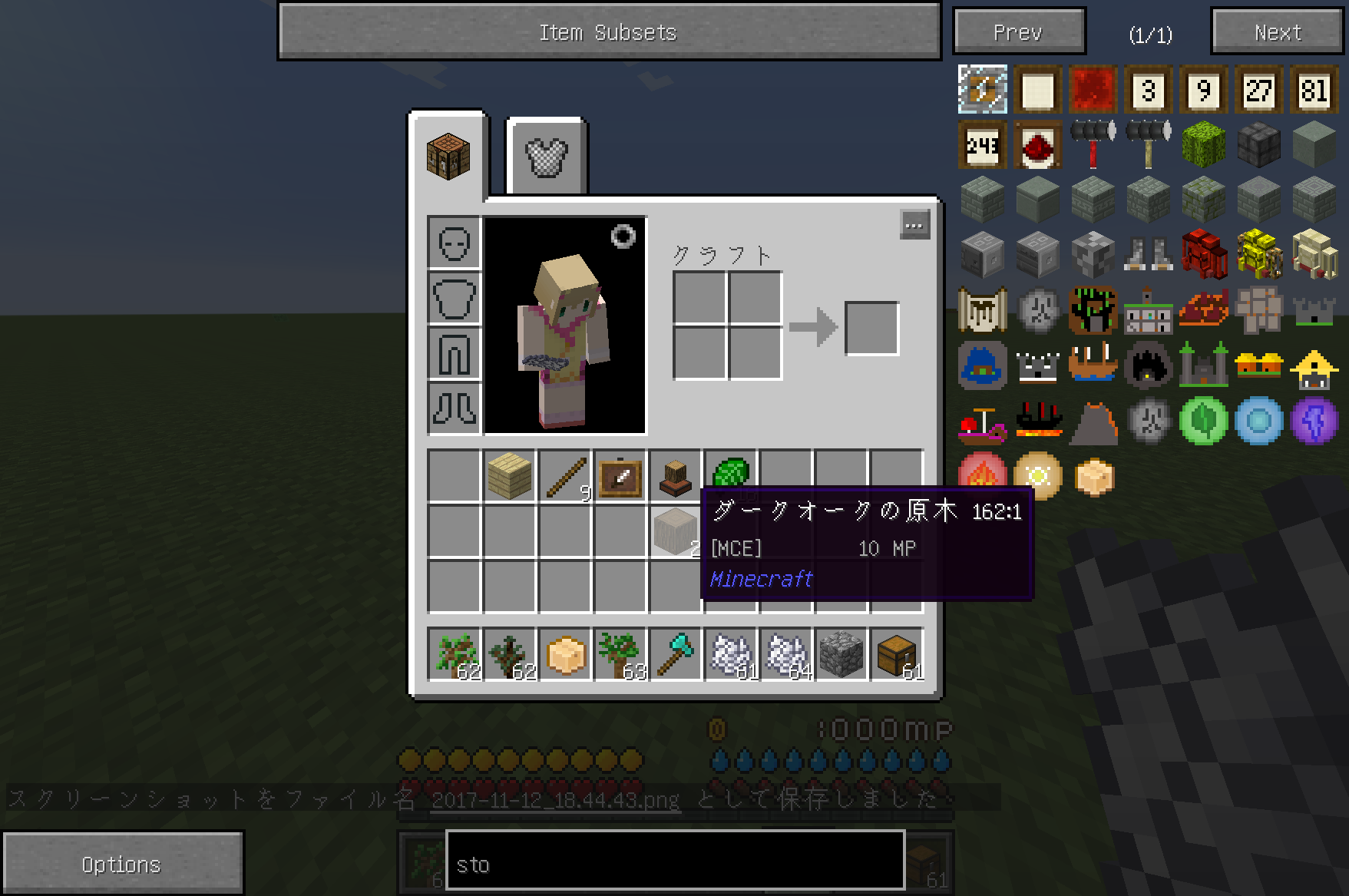Open the "..." inventory settings panel
Screen dimensions: 1349x896
point(914,224)
